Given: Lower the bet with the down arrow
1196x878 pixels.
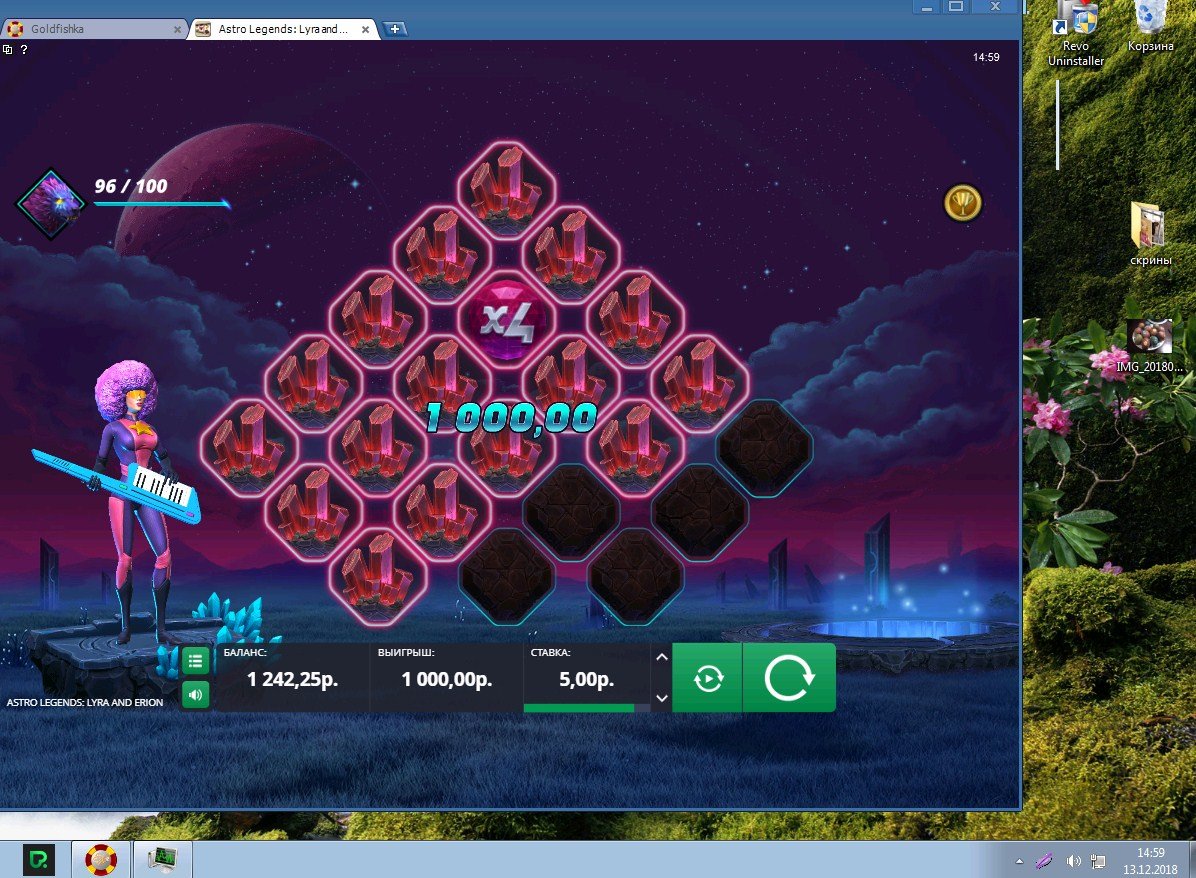Looking at the screenshot, I should coord(660,698).
